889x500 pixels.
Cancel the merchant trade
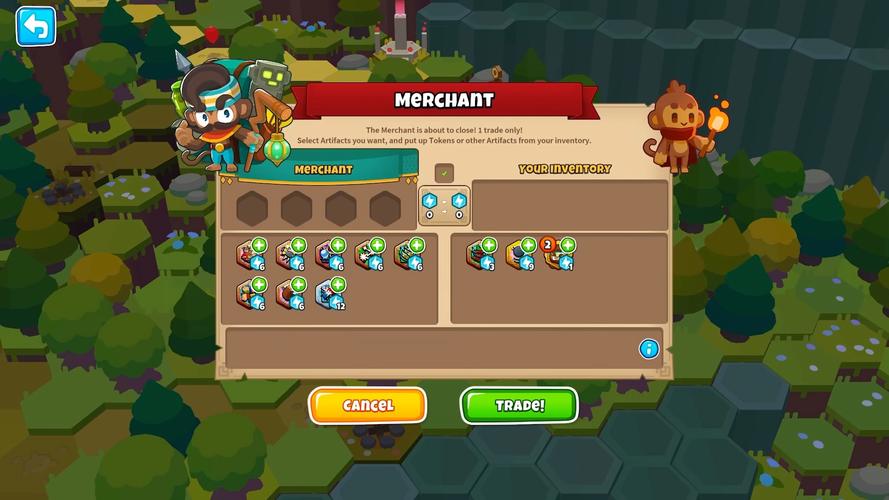tap(368, 405)
